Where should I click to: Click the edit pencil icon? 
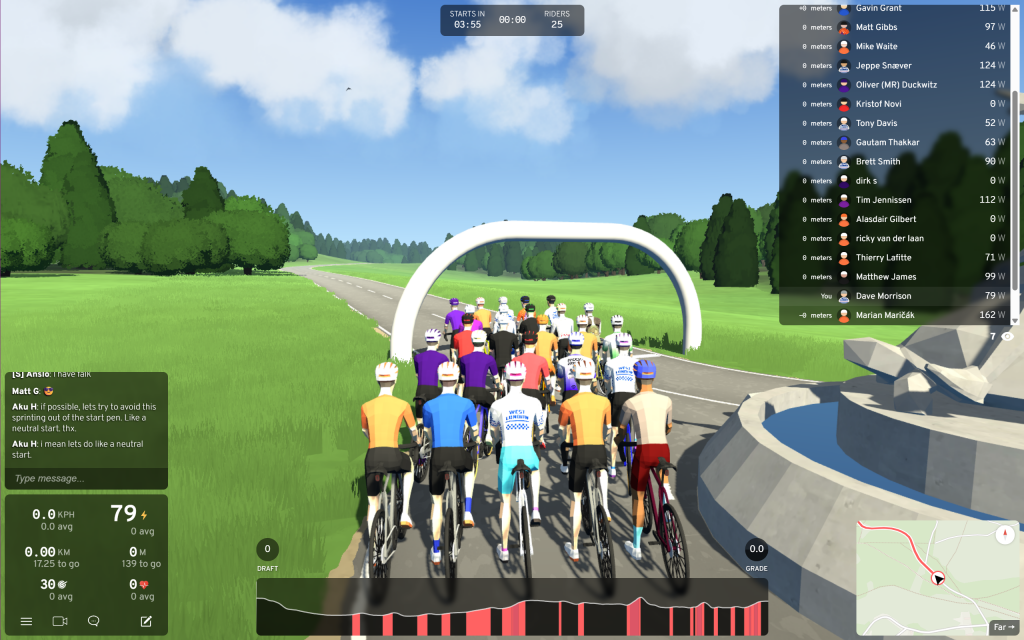(146, 621)
